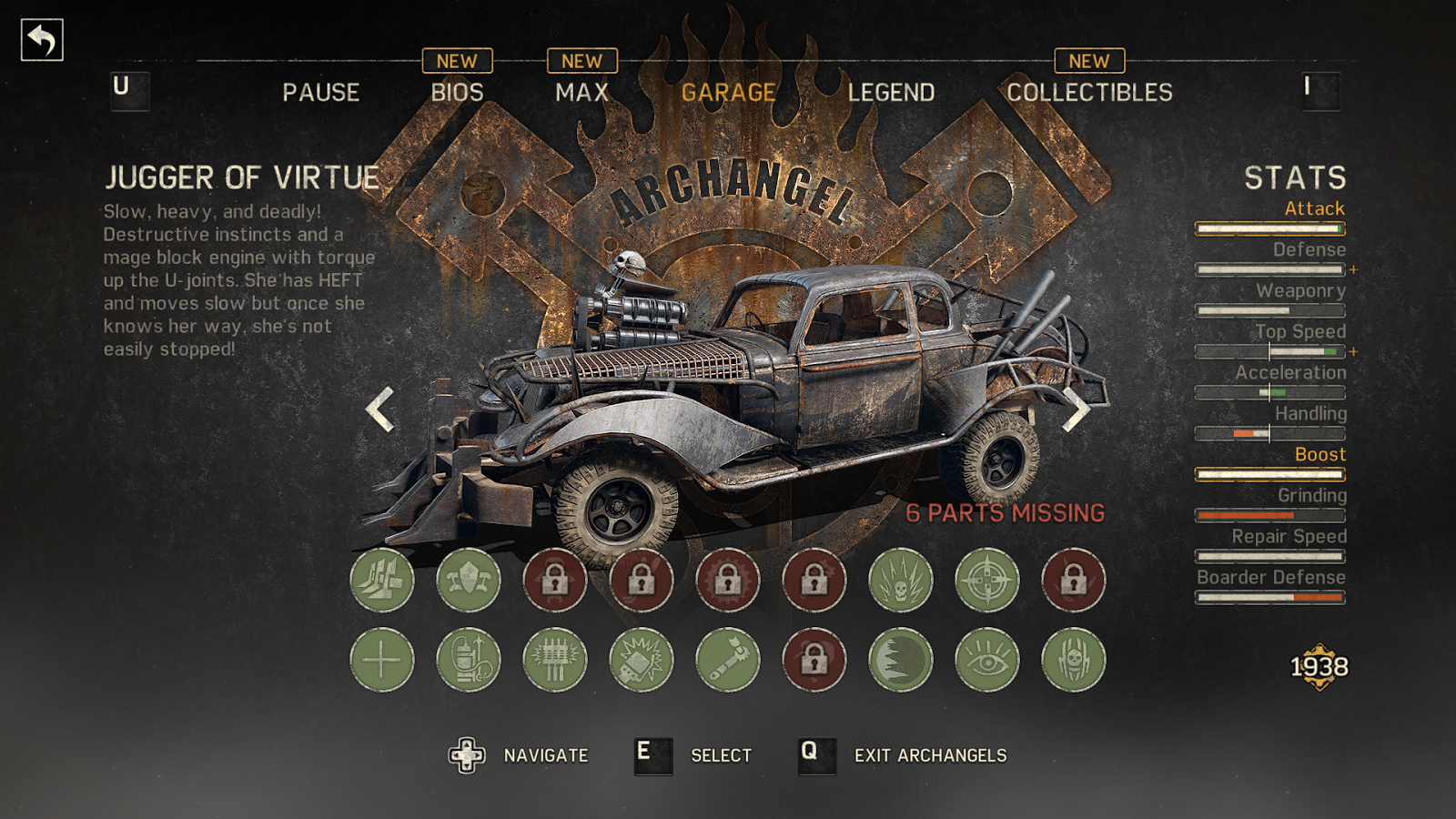The width and height of the screenshot is (1456, 819).
Task: Select the ram grill part icon
Action: coord(382,580)
